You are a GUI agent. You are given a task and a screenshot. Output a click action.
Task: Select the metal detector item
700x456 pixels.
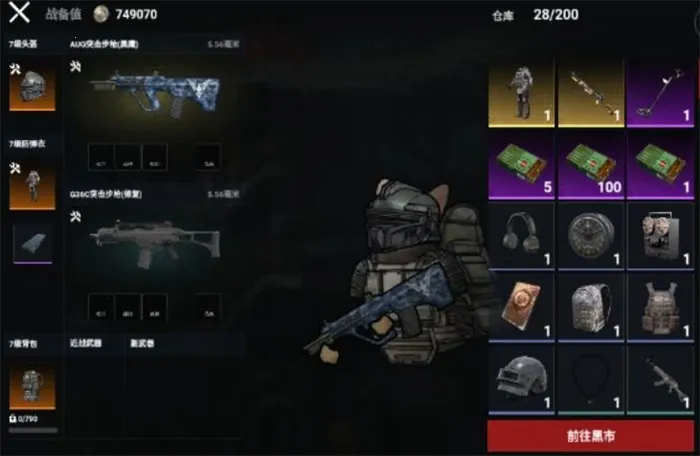pyautogui.click(x=660, y=91)
